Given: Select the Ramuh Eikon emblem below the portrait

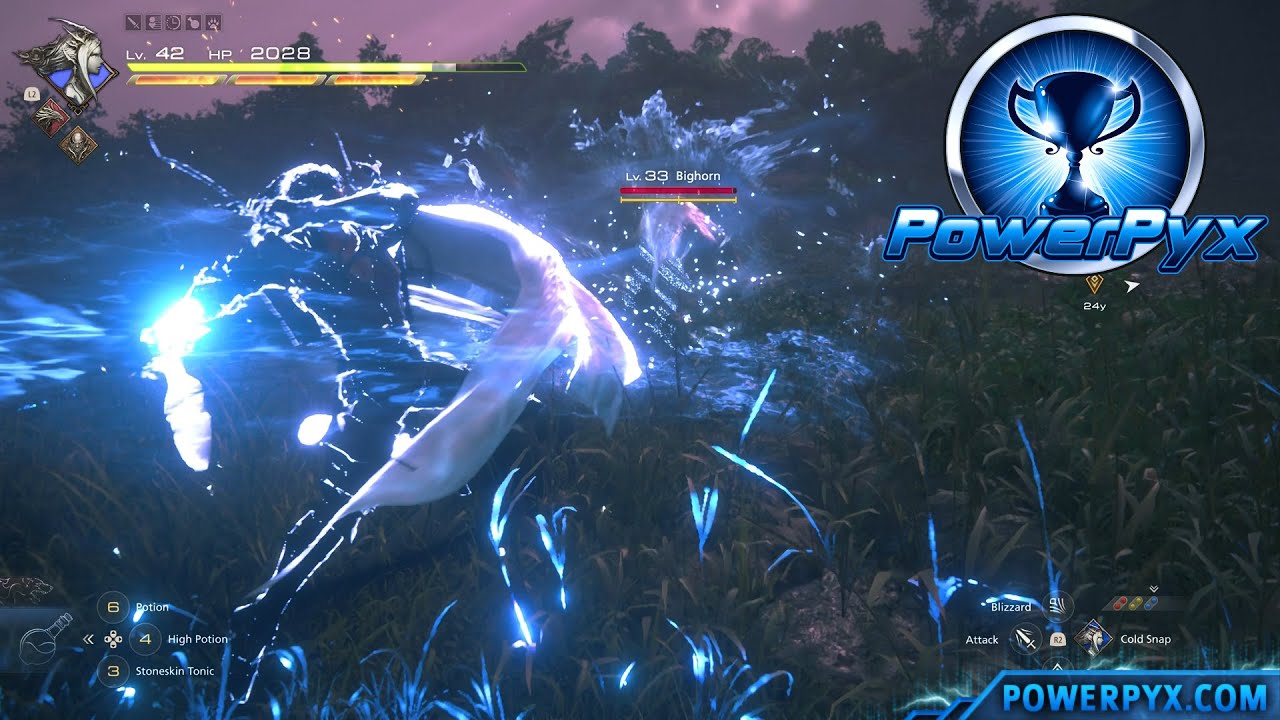Looking at the screenshot, I should tap(78, 145).
